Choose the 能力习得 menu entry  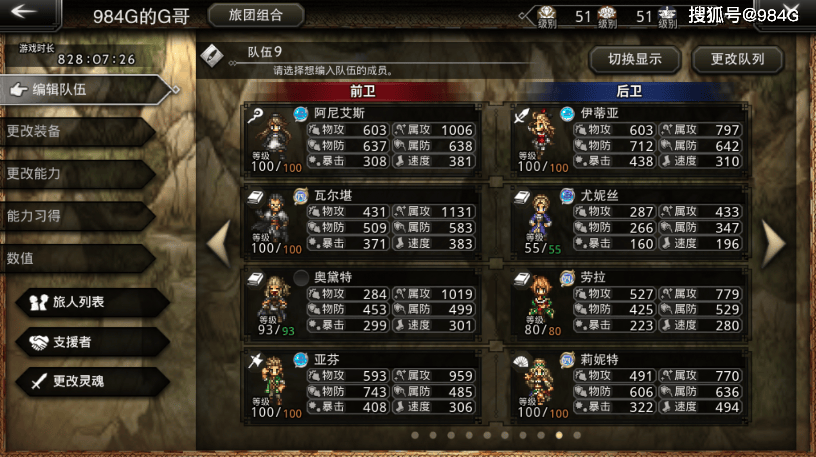point(75,216)
